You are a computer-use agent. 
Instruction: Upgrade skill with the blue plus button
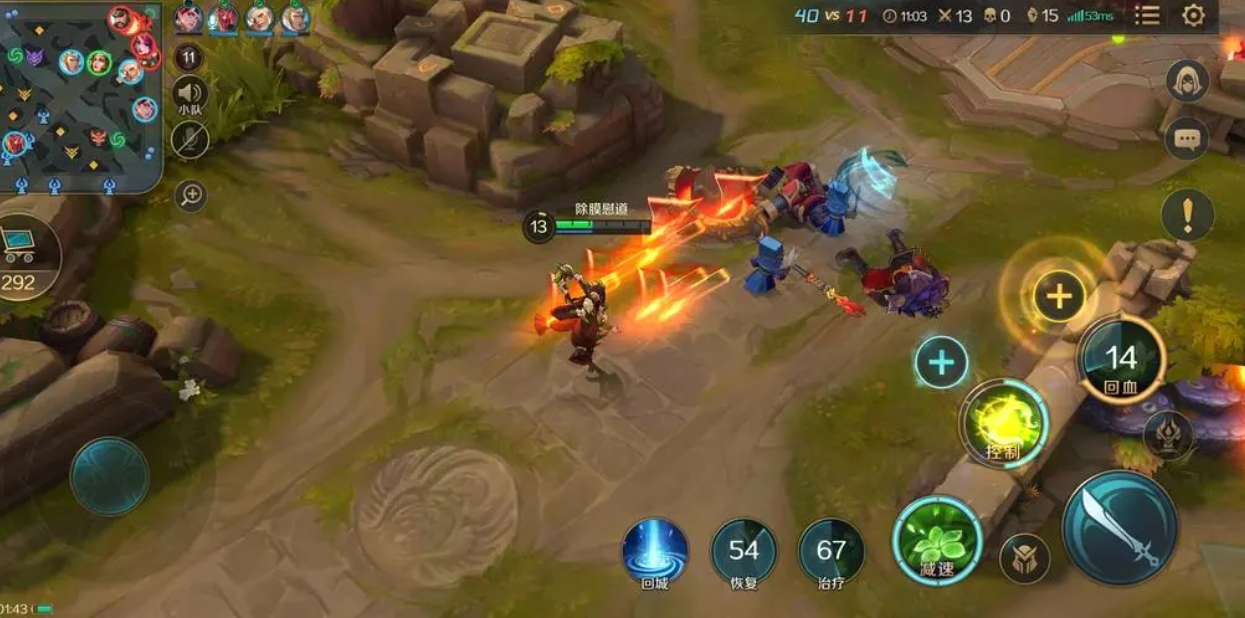(941, 362)
